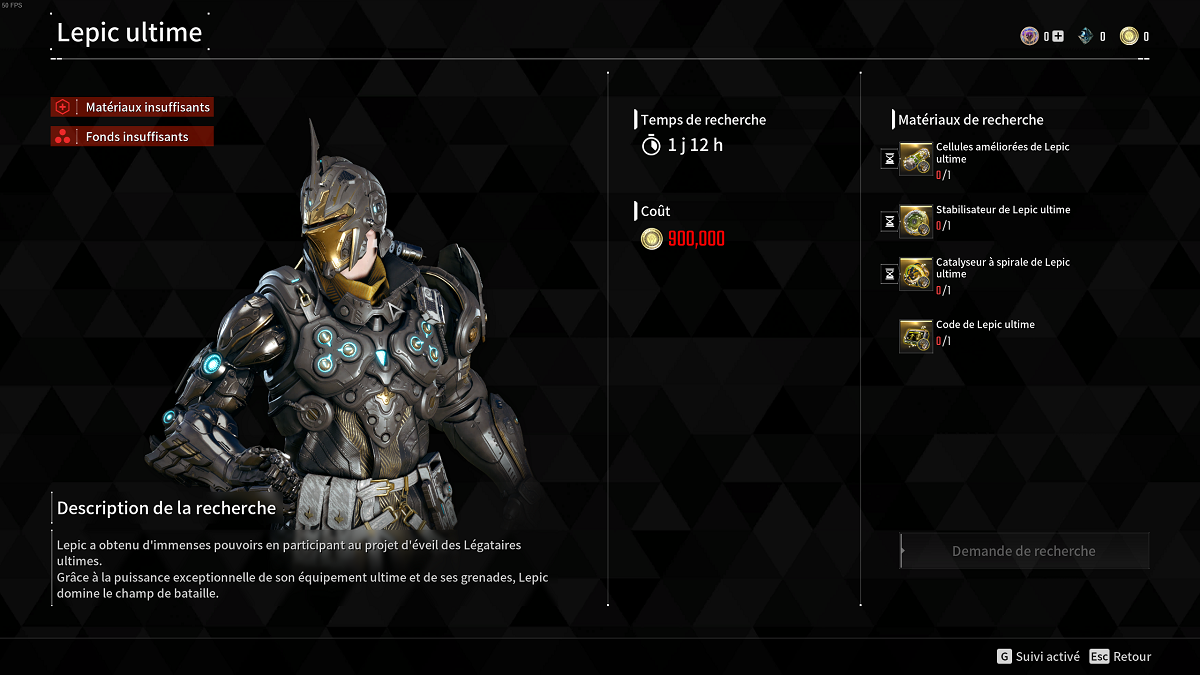Image resolution: width=1200 pixels, height=675 pixels.
Task: Show the Matériaux insuffisants warning
Action: click(132, 107)
